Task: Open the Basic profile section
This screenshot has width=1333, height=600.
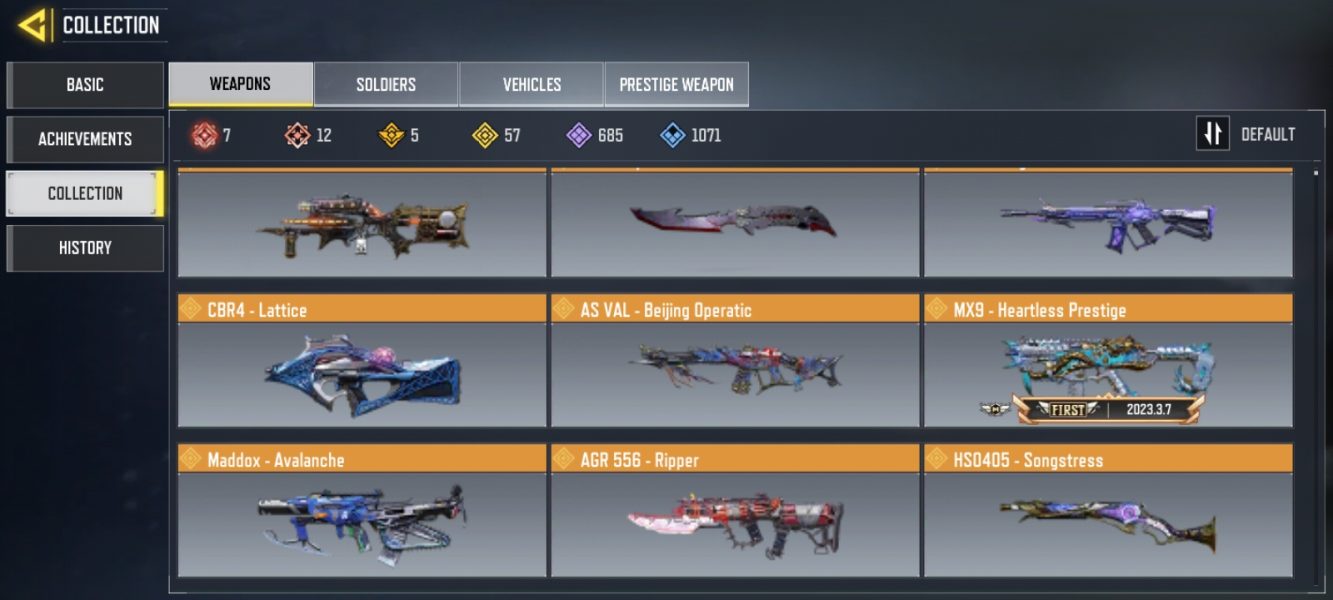Action: point(85,85)
